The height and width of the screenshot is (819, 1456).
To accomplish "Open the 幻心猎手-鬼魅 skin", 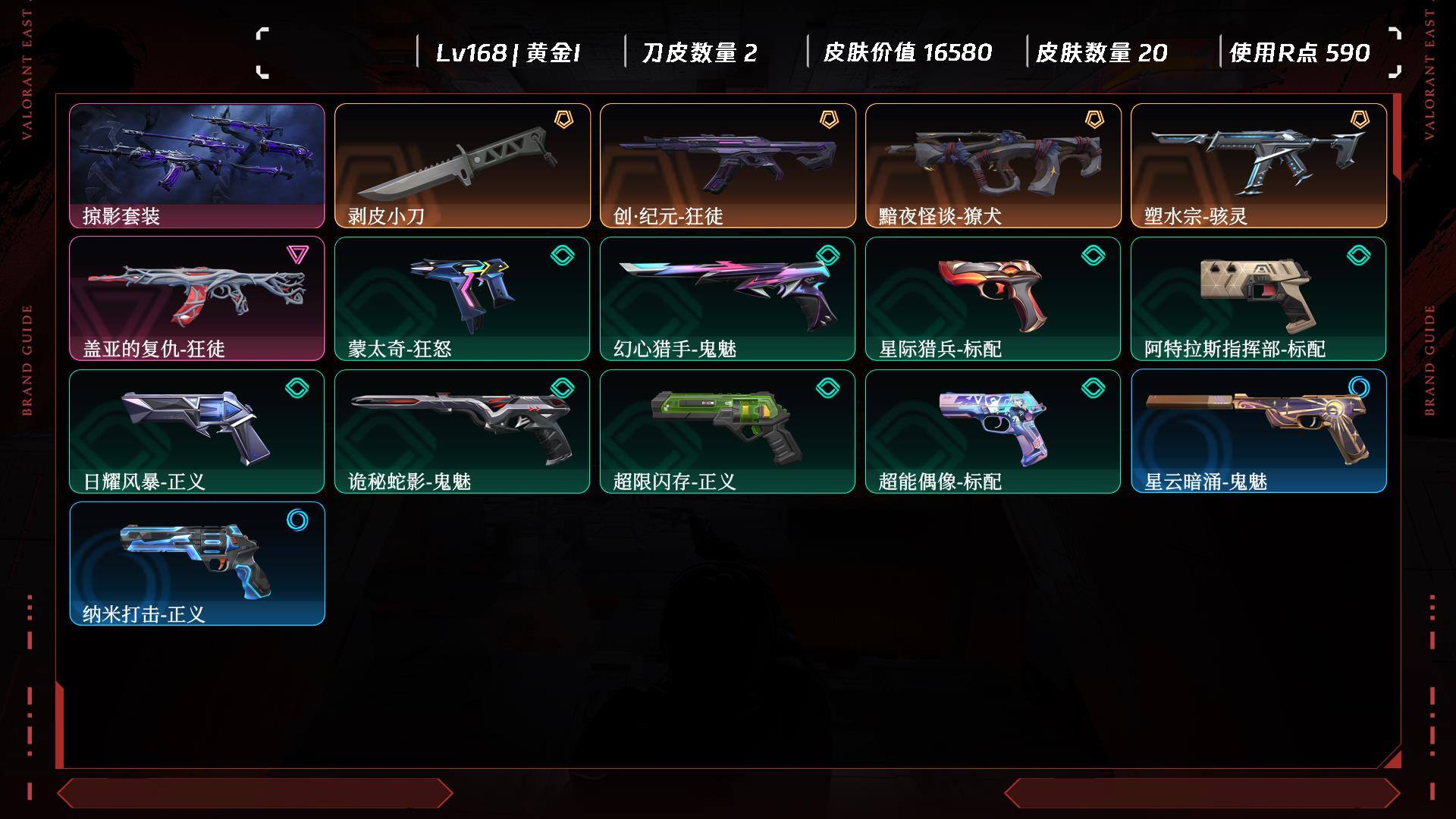I will 728,298.
